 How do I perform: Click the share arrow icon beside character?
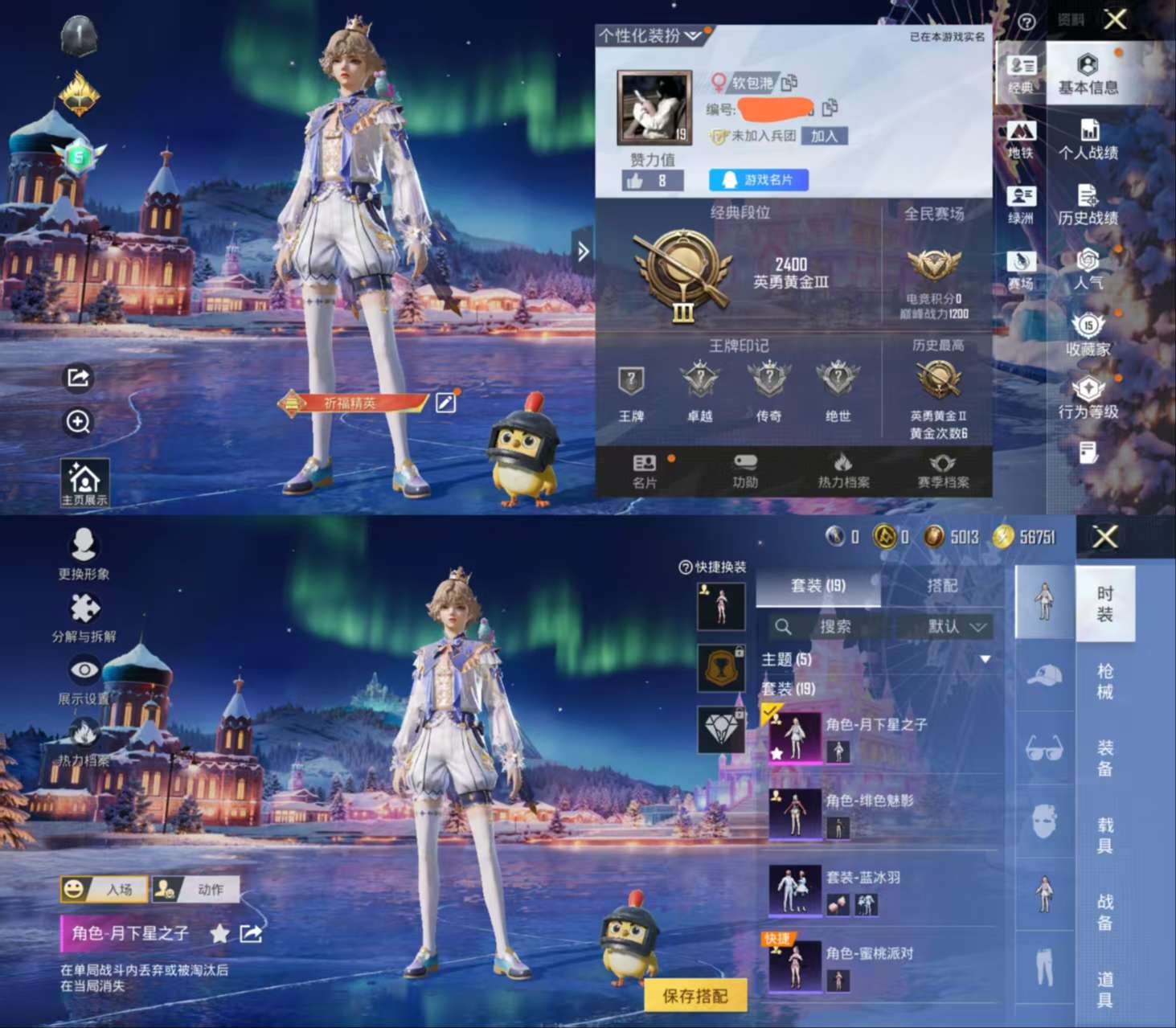pyautogui.click(x=77, y=376)
